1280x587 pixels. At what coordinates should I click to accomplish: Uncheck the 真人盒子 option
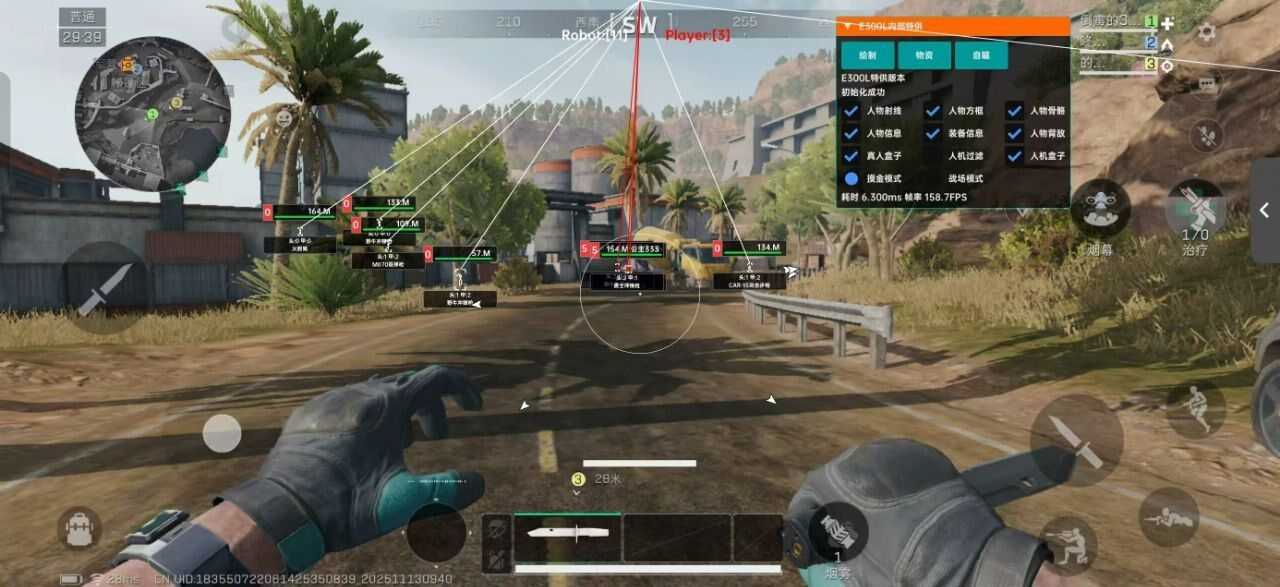(852, 156)
